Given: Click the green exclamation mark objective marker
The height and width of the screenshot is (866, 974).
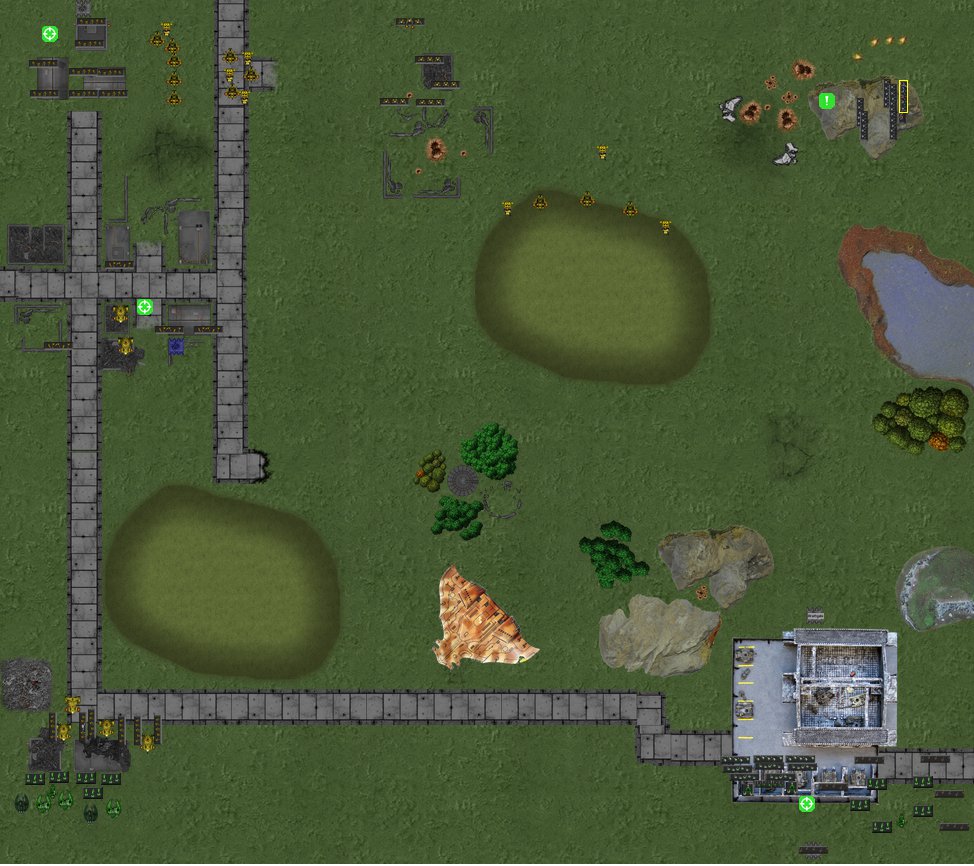Looking at the screenshot, I should coord(827,100).
